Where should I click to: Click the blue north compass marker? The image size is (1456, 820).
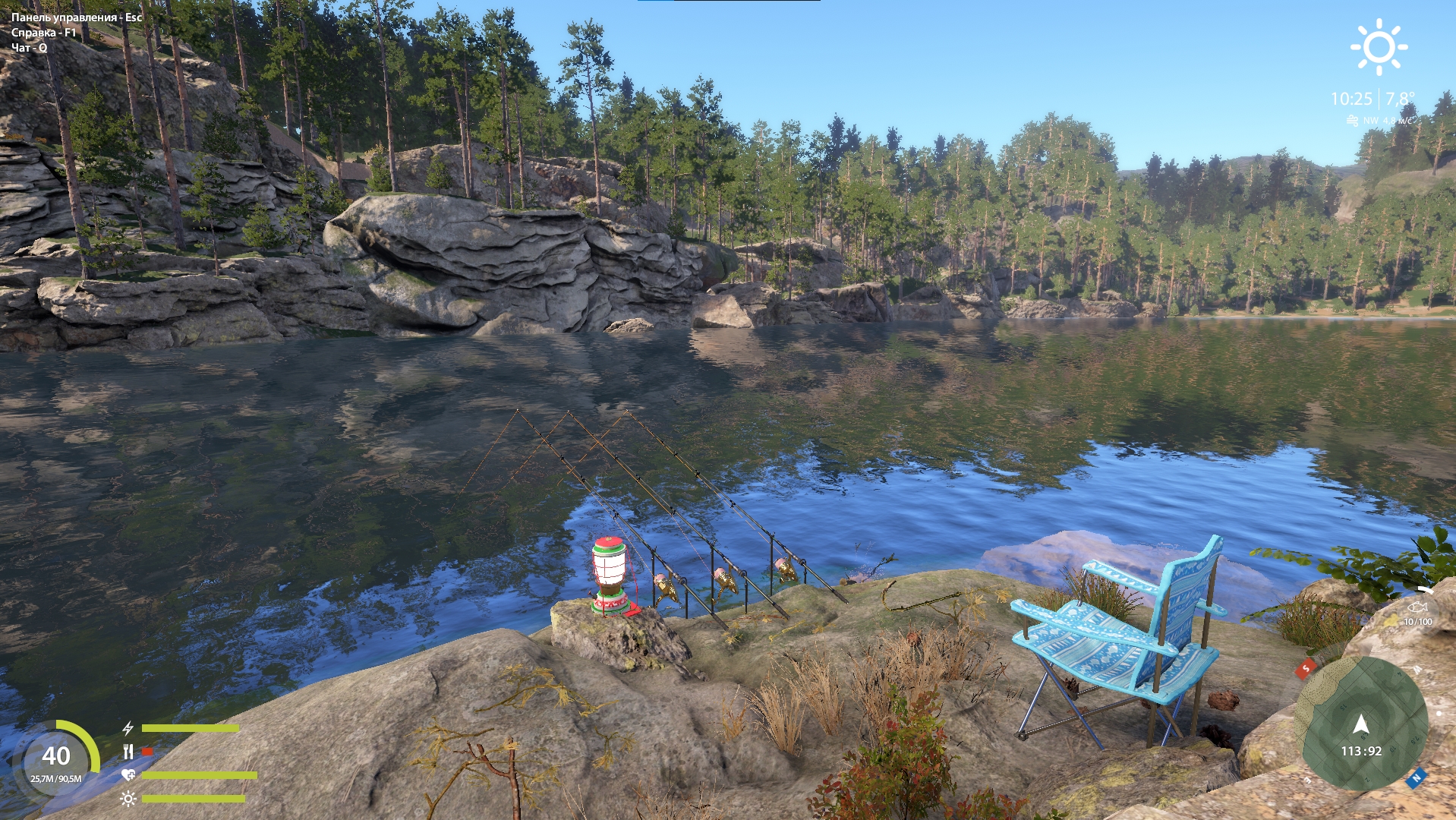coord(1416,778)
